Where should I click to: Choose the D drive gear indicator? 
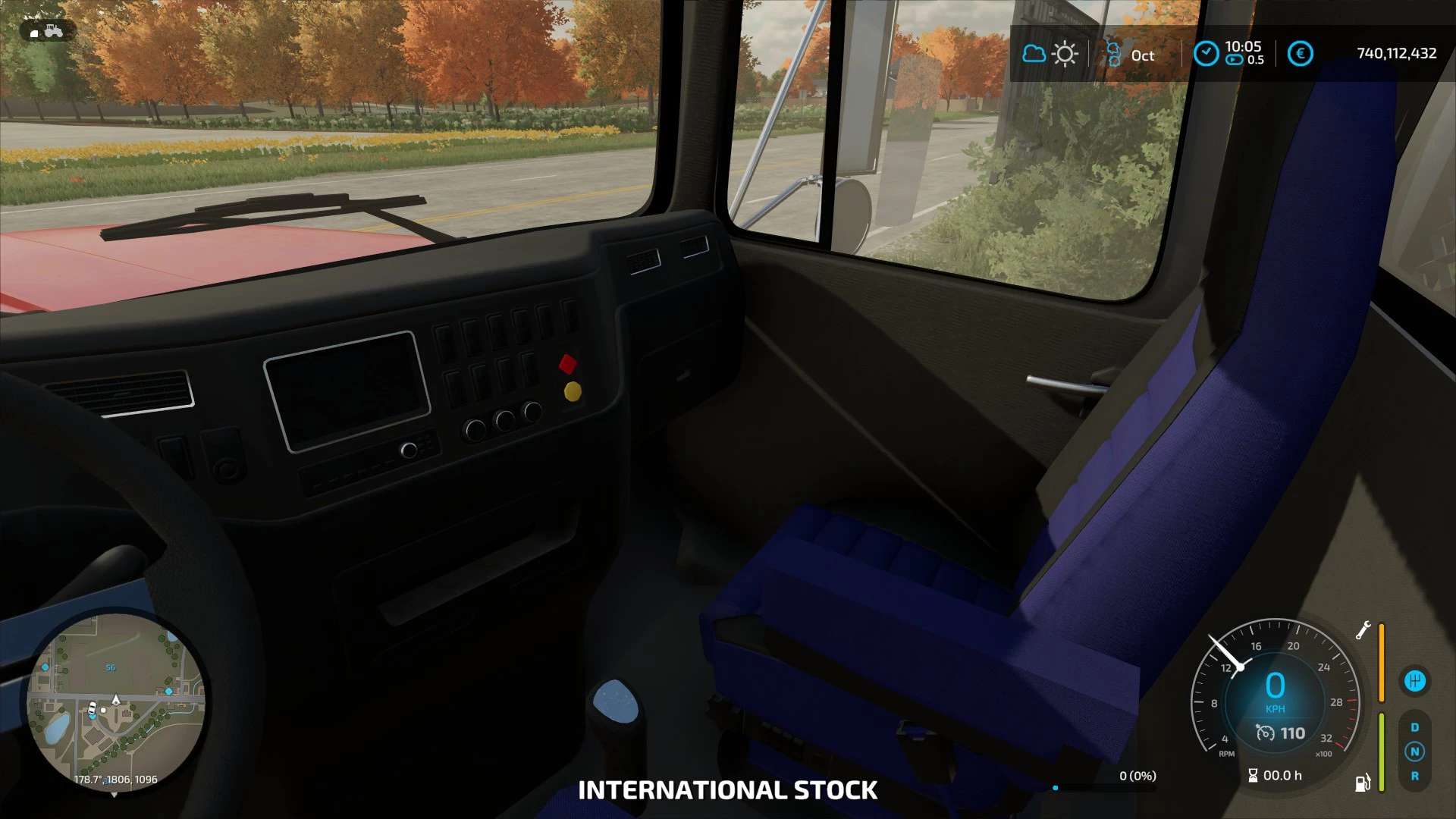coord(1415,727)
